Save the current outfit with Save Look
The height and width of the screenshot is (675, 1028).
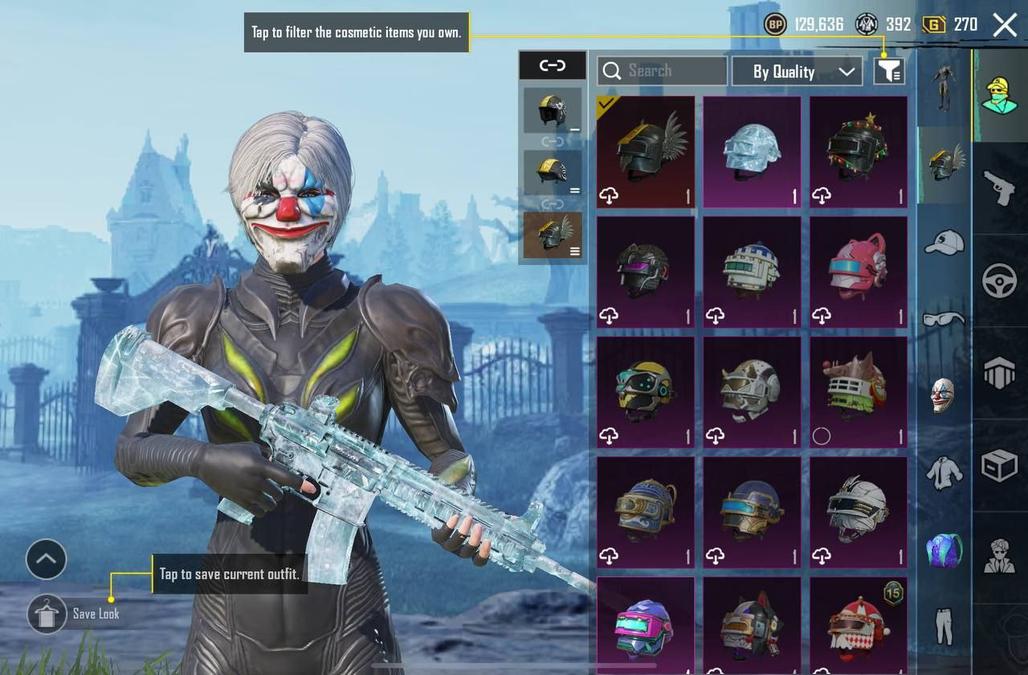pos(47,614)
